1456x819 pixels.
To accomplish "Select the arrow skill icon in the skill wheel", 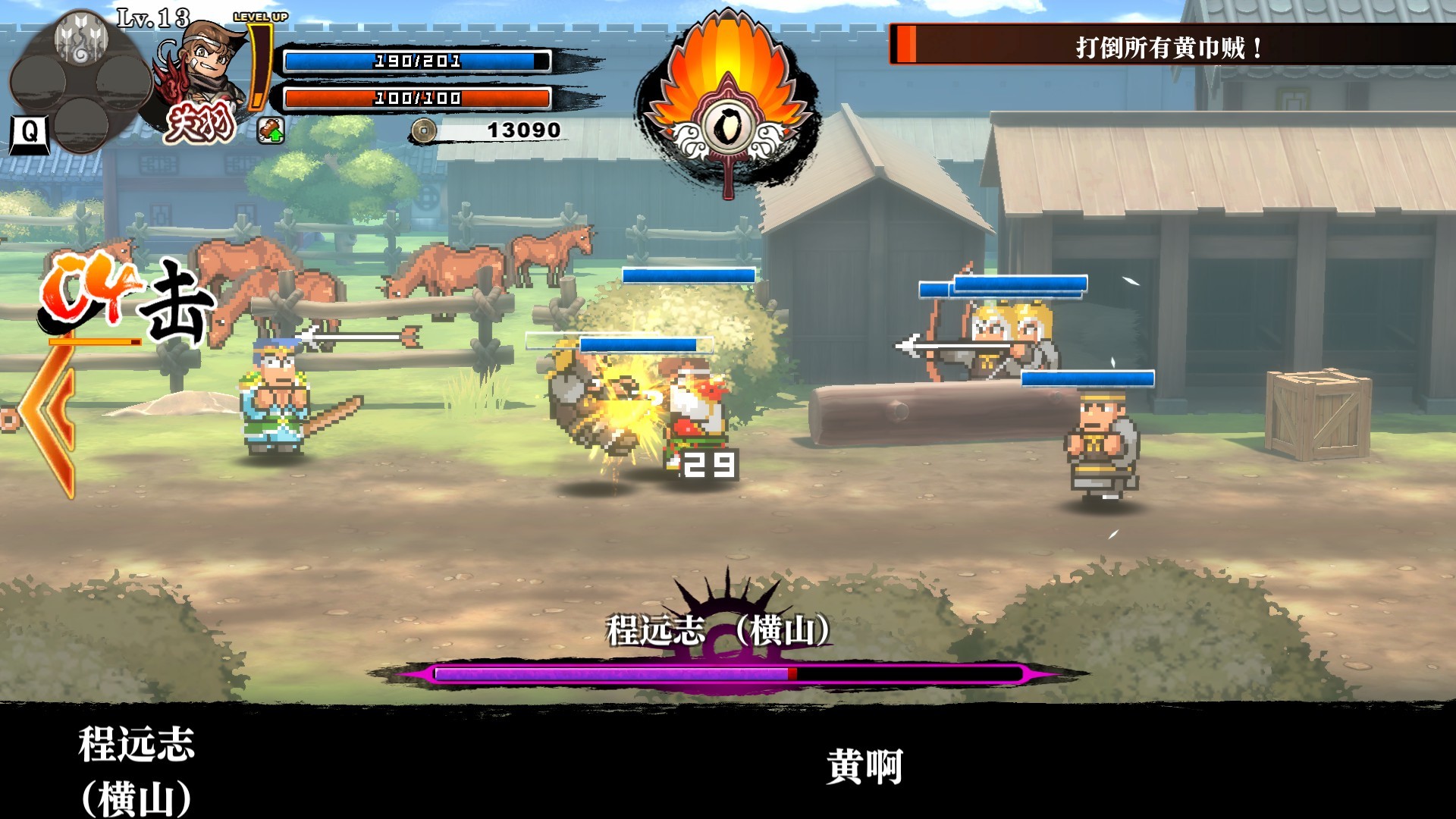I will click(82, 39).
